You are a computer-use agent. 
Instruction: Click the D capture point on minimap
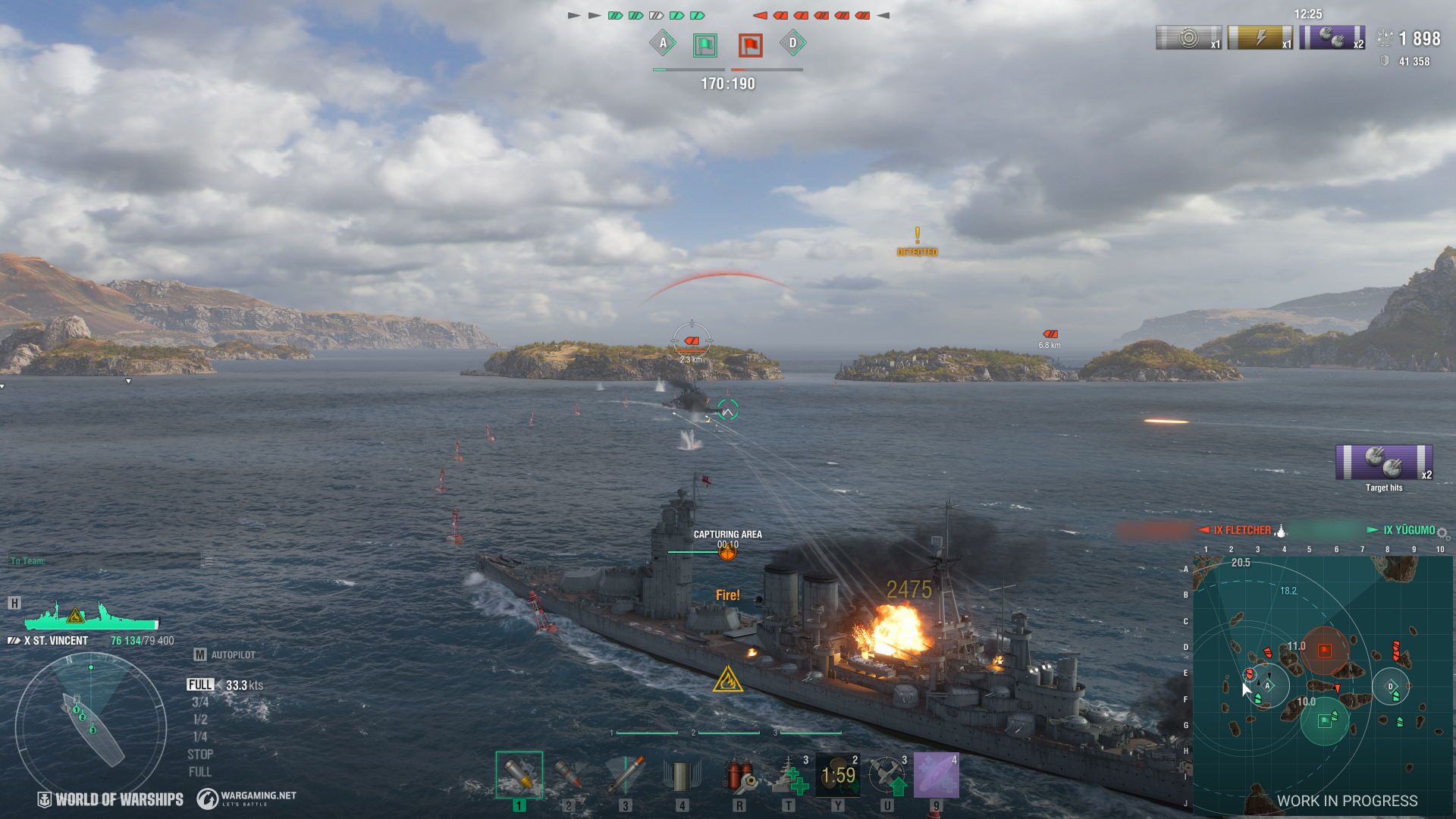pos(1391,686)
